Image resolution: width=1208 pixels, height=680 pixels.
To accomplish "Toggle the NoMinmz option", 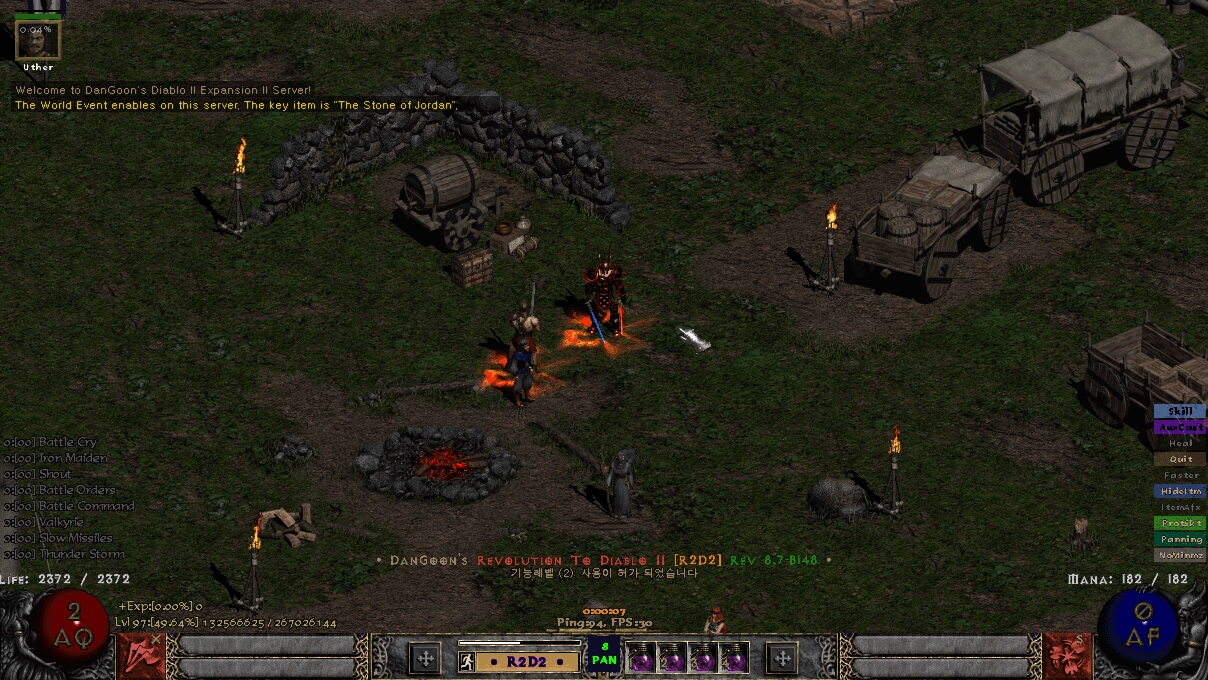I will click(1180, 555).
